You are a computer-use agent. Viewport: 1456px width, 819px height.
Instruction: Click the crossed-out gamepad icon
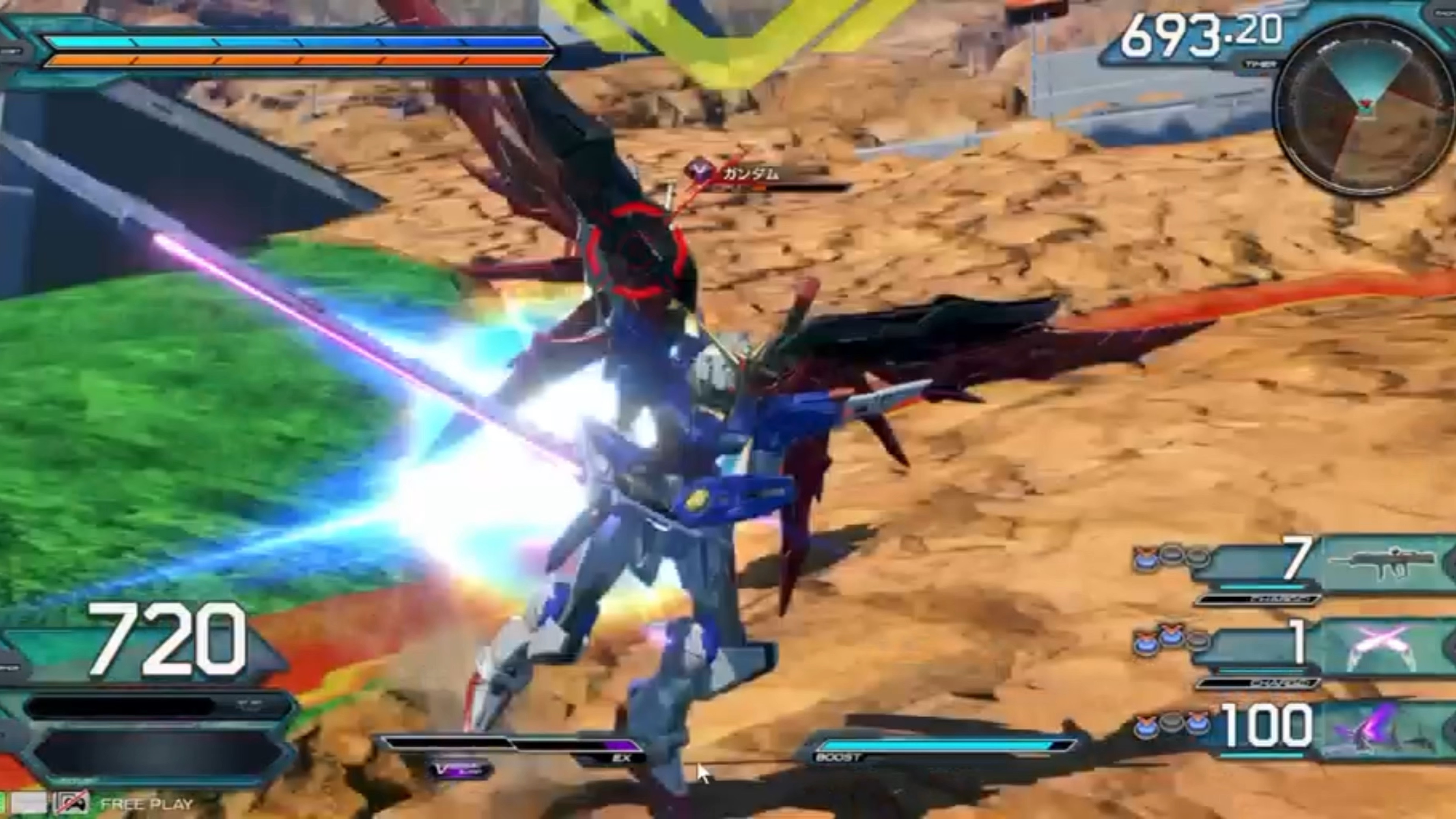(x=72, y=802)
